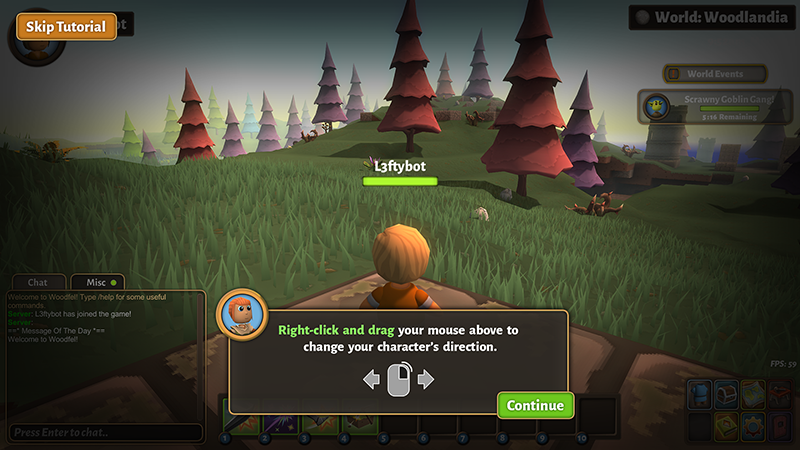
Task: Open the green book icon
Action: pyautogui.click(x=726, y=426)
